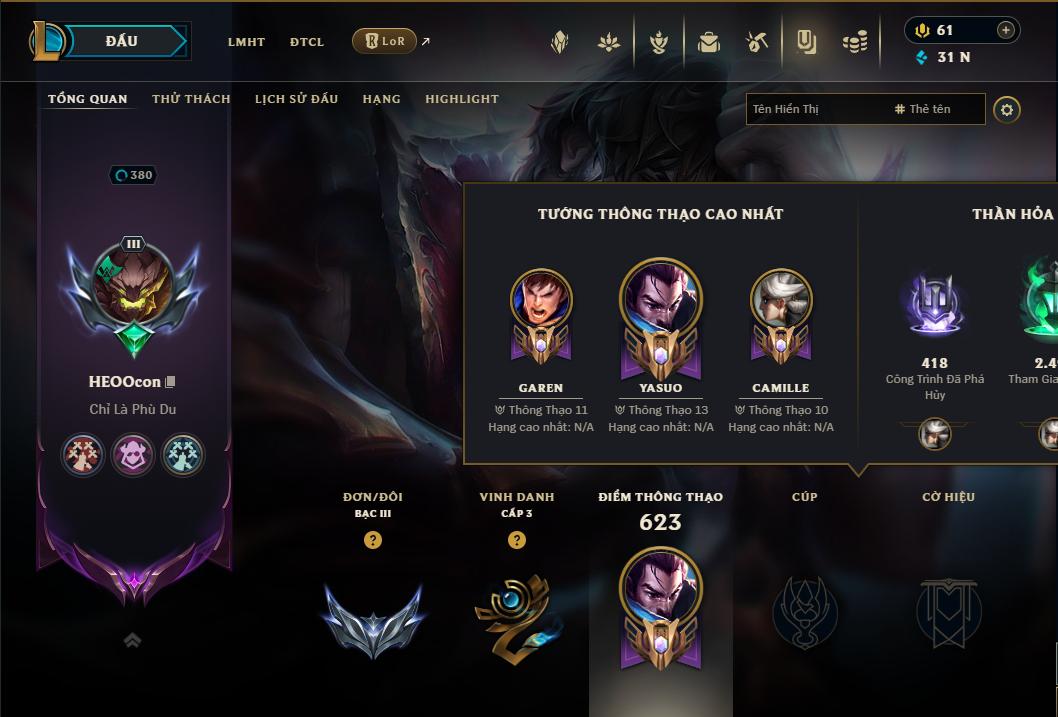Click the plus button to buy RP
This screenshot has width=1058, height=717.
point(1005,30)
